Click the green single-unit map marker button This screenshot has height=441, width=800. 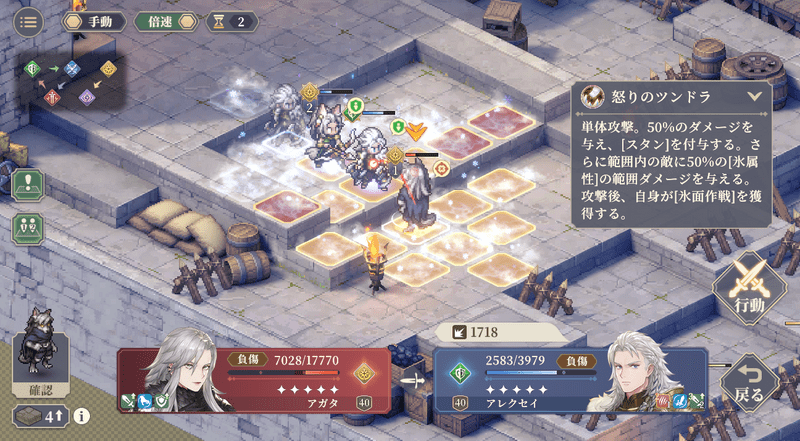click(x=27, y=182)
